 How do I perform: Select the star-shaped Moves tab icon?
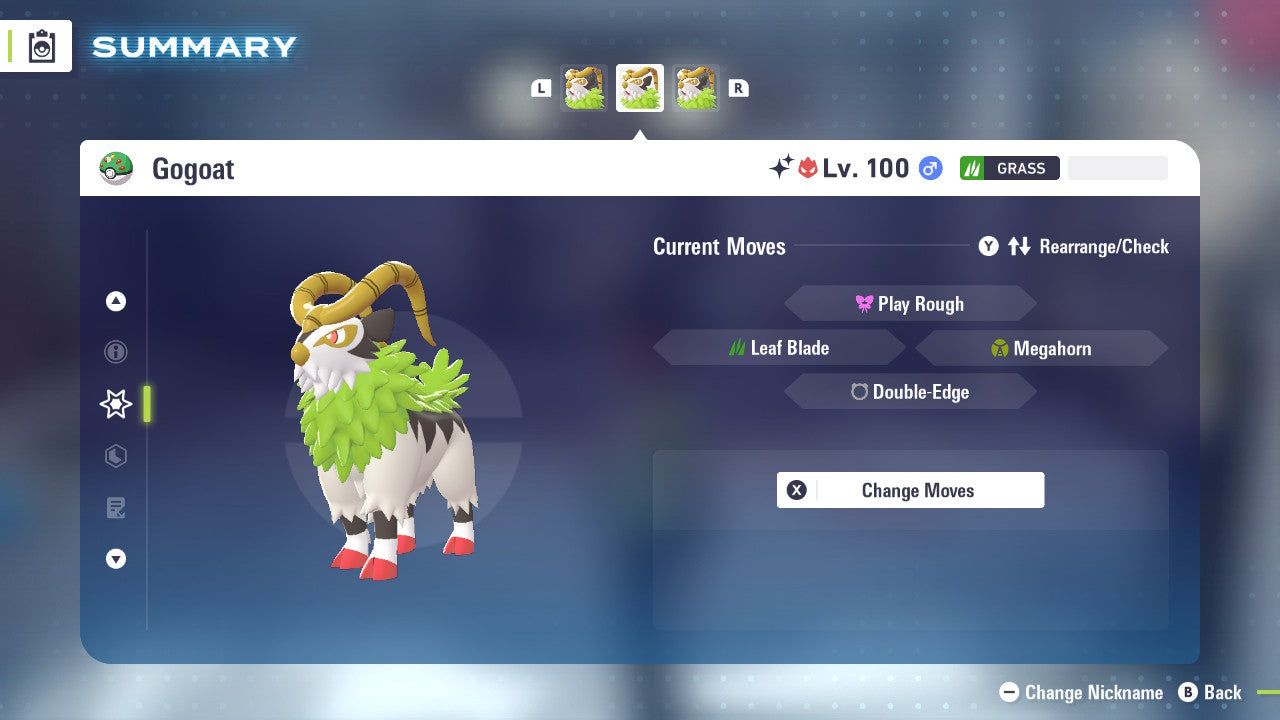coord(116,404)
